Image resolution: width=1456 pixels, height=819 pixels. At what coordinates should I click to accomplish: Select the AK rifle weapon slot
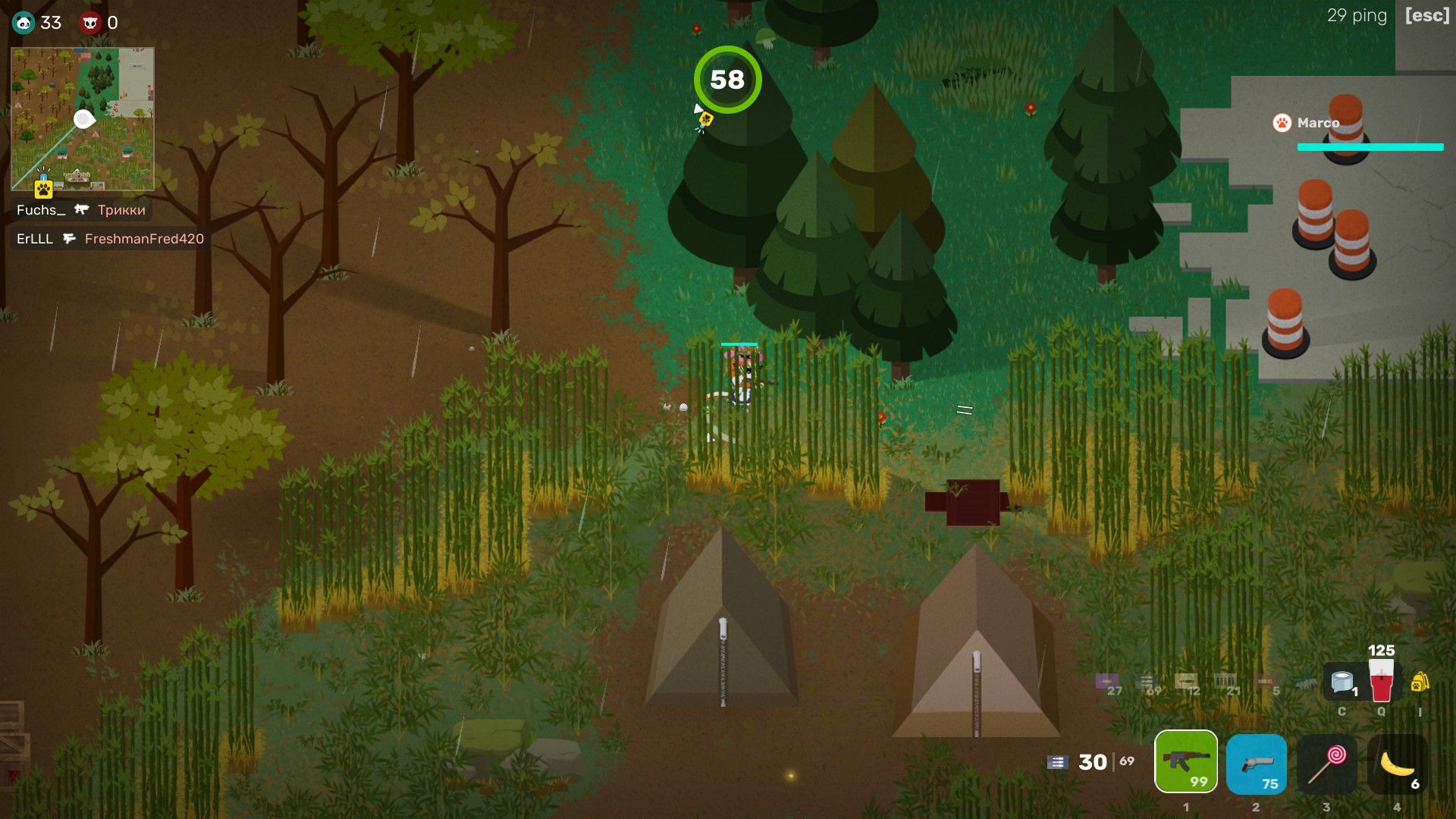1185,761
